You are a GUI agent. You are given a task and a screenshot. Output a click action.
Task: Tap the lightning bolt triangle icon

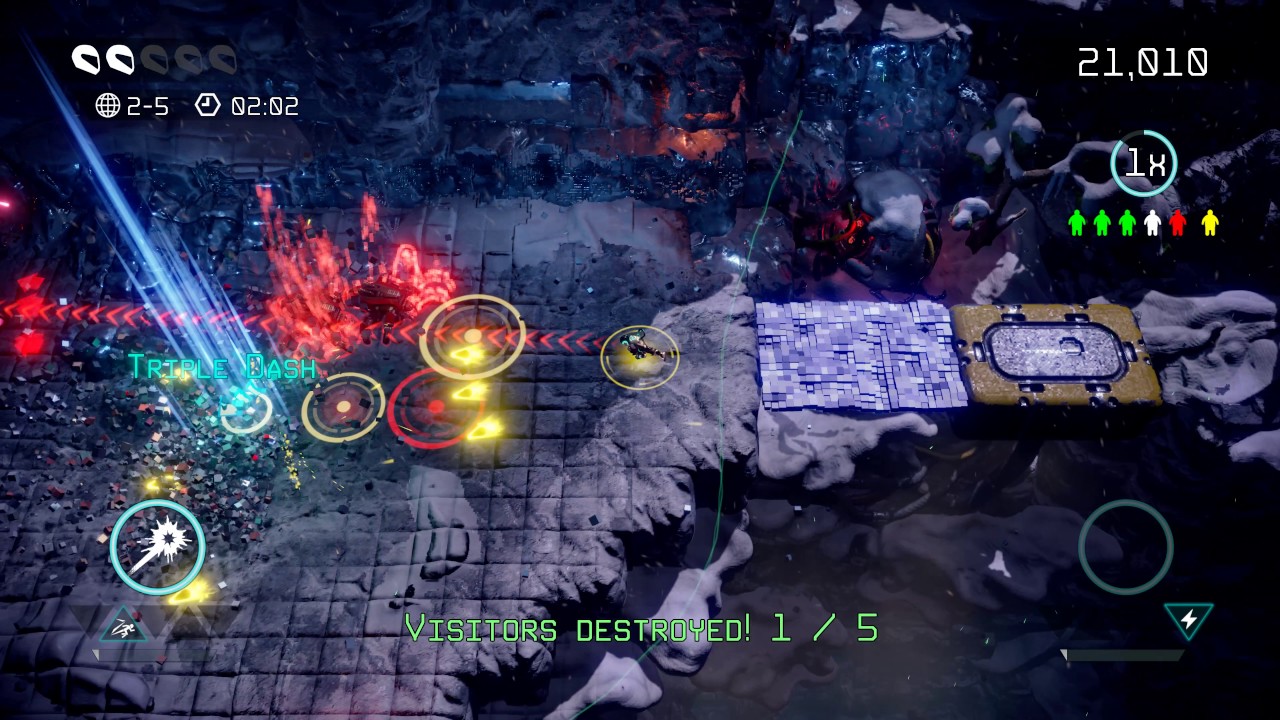point(1188,620)
